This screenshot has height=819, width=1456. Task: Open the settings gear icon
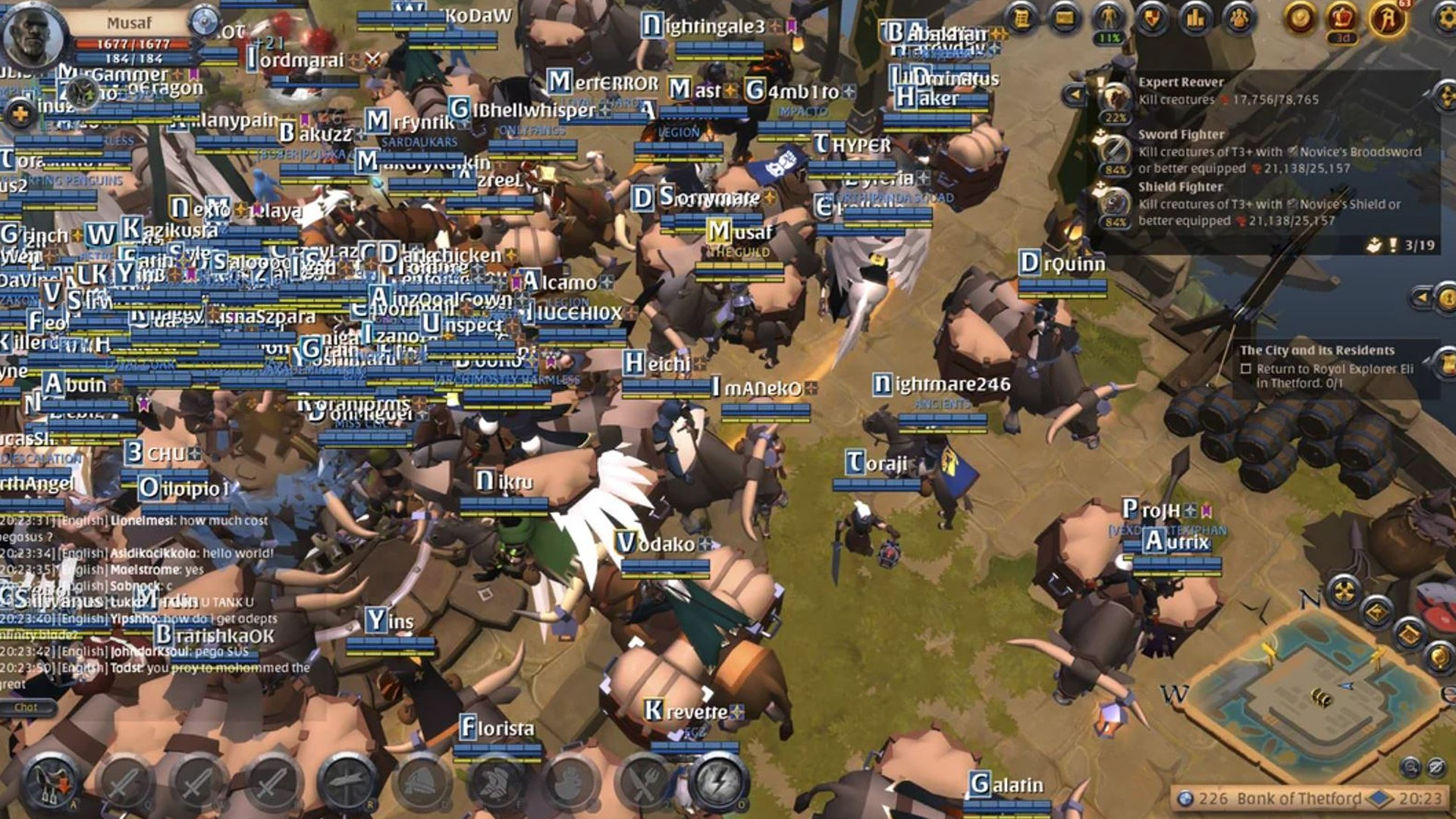point(1448,17)
